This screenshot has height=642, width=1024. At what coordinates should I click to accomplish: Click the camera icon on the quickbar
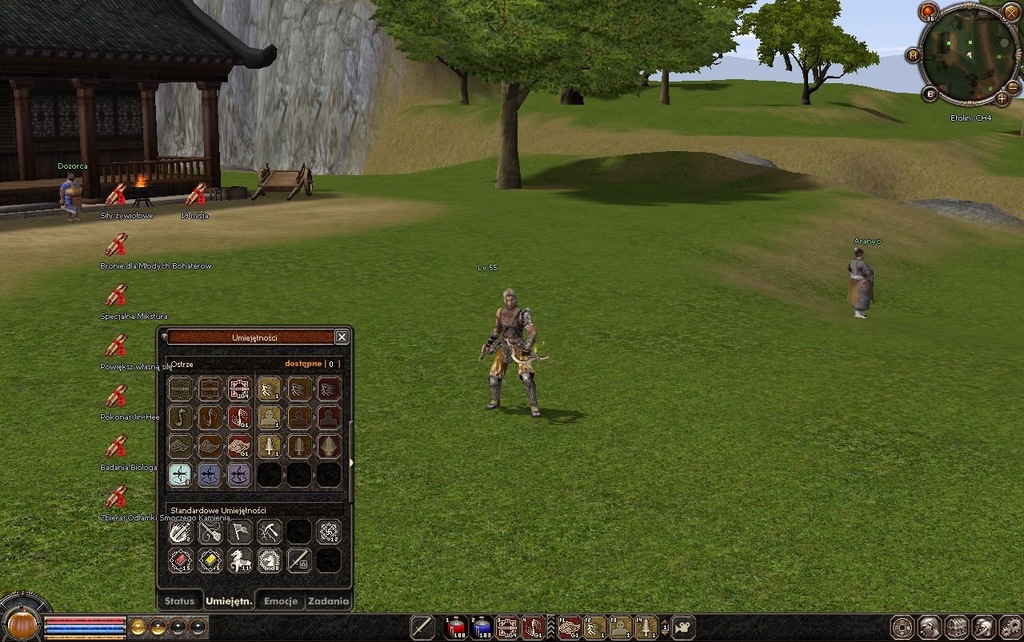point(683,627)
